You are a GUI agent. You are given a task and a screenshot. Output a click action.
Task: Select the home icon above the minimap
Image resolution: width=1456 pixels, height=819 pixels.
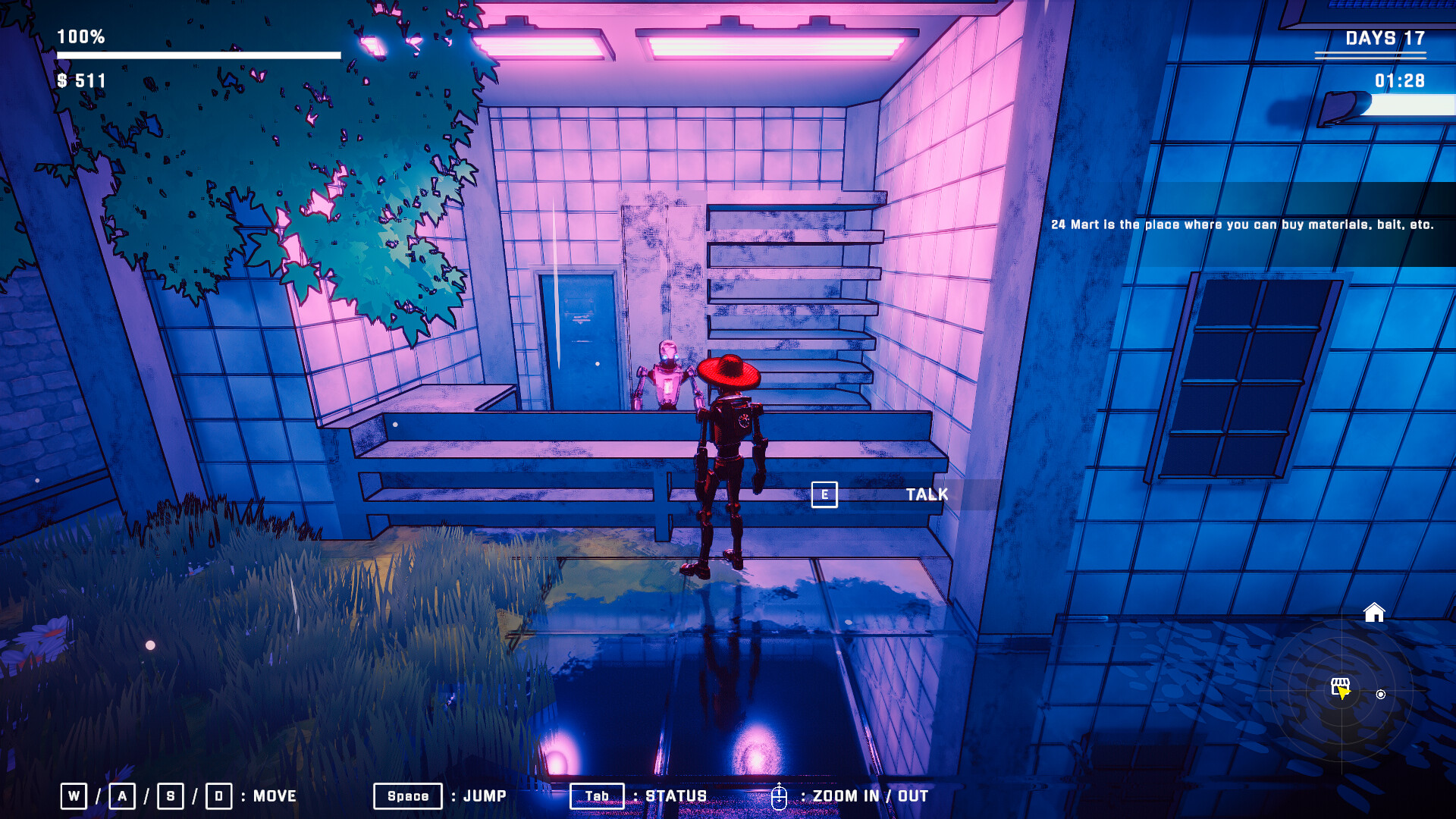pyautogui.click(x=1374, y=612)
